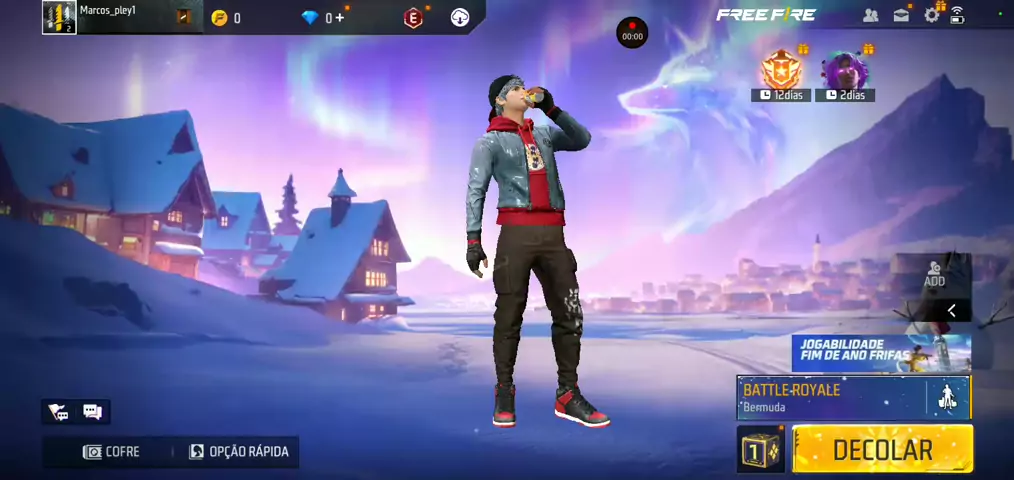Open the cloud download center
Image resolution: width=1014 pixels, height=480 pixels.
460,18
